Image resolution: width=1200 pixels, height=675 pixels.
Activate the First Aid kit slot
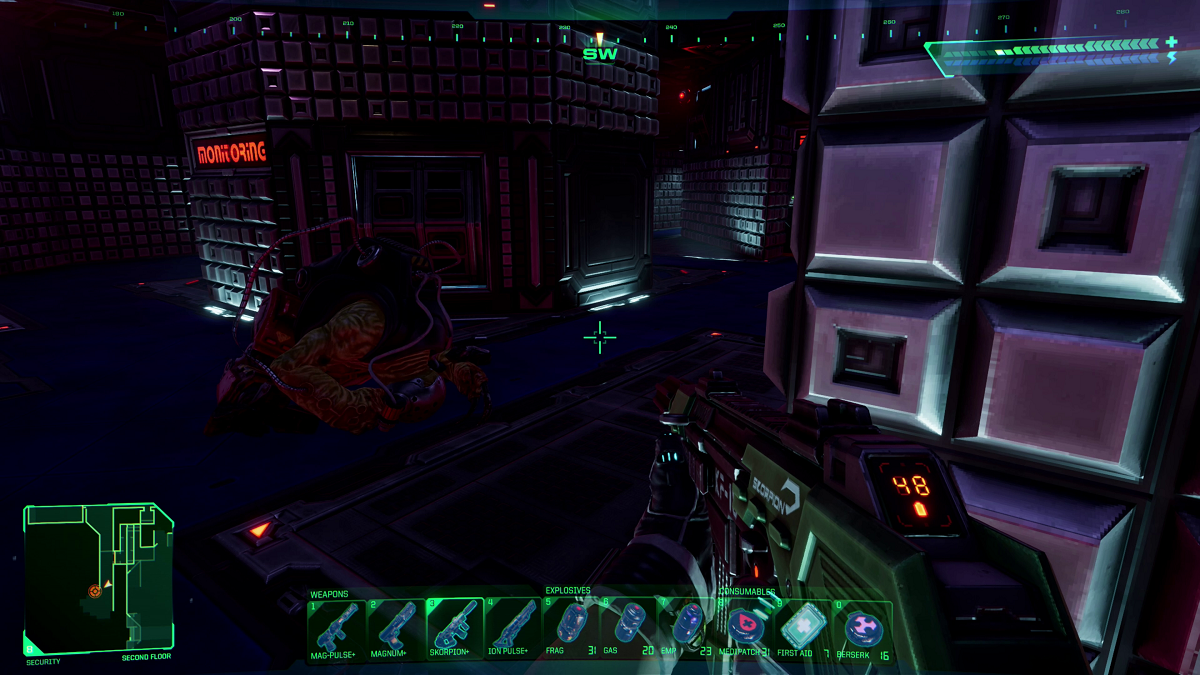(803, 627)
